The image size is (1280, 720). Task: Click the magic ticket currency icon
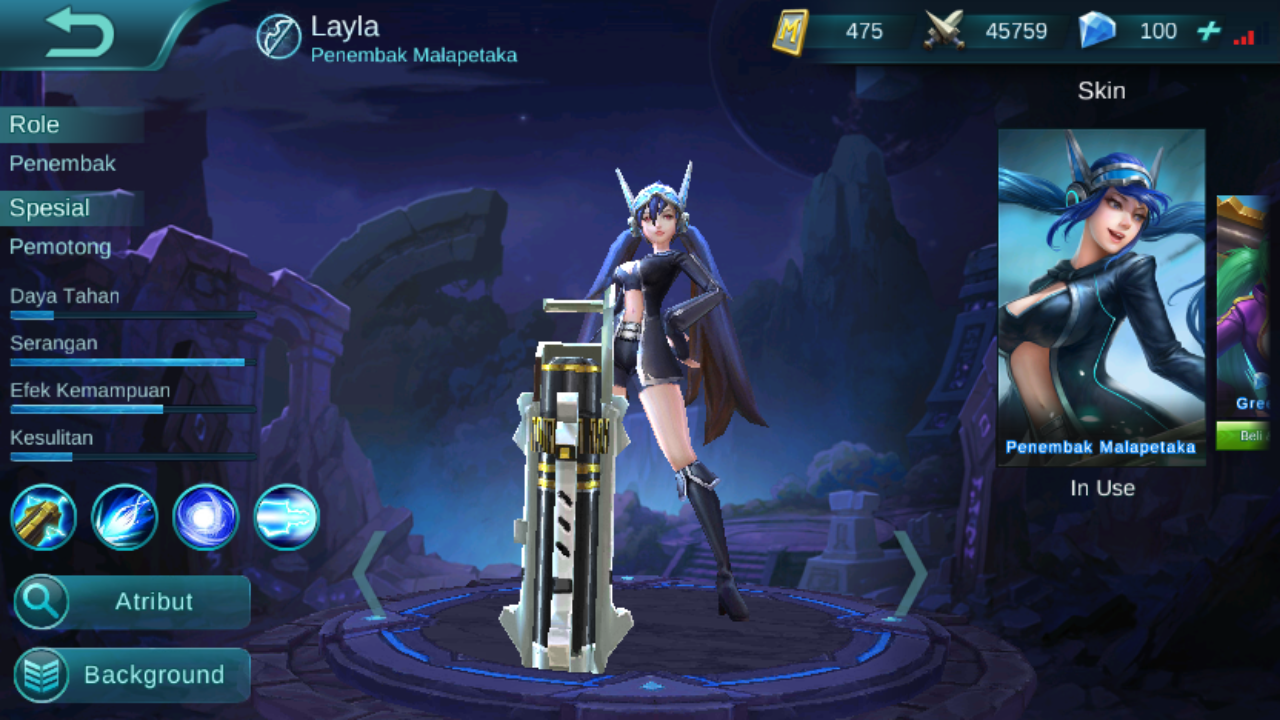tap(790, 30)
